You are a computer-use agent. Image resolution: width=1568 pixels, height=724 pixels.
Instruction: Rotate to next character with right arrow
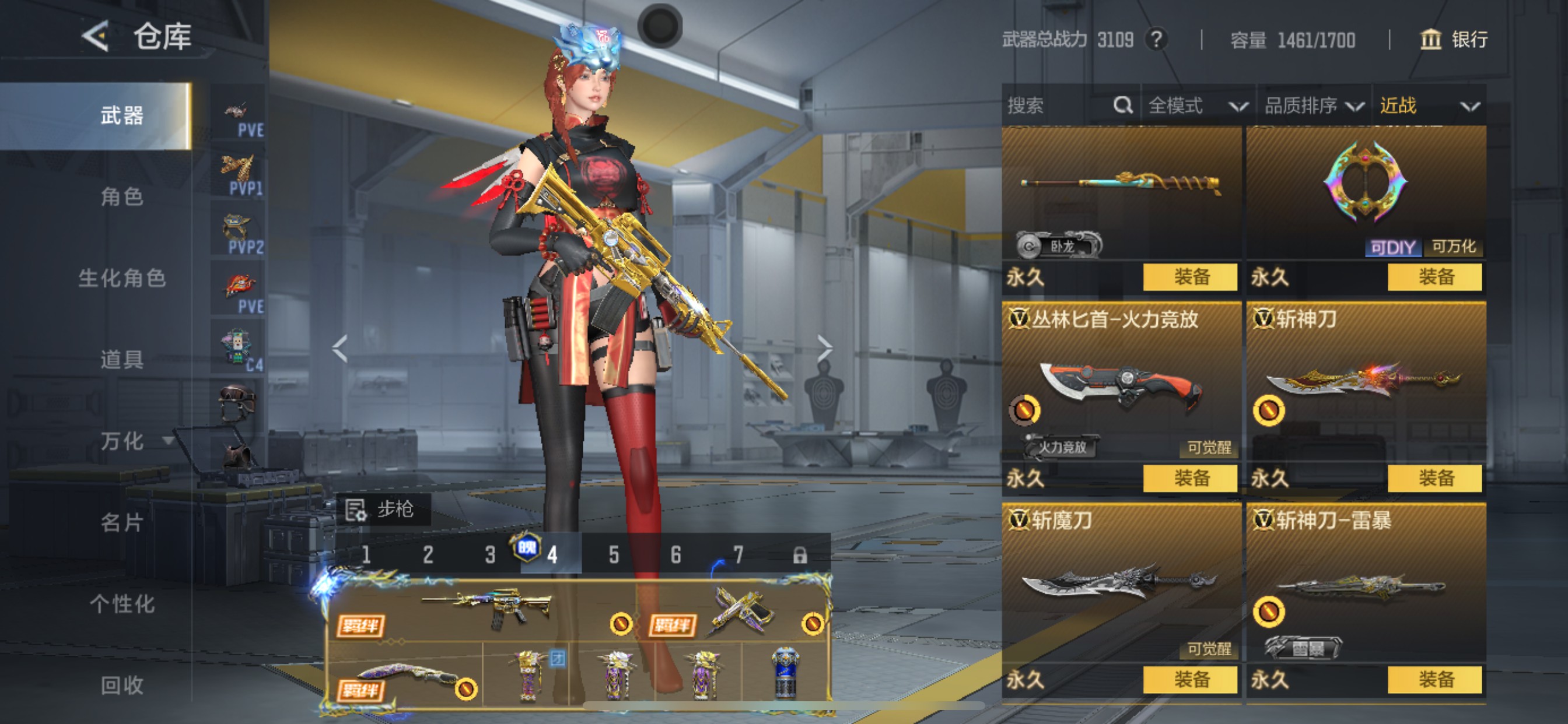click(824, 349)
